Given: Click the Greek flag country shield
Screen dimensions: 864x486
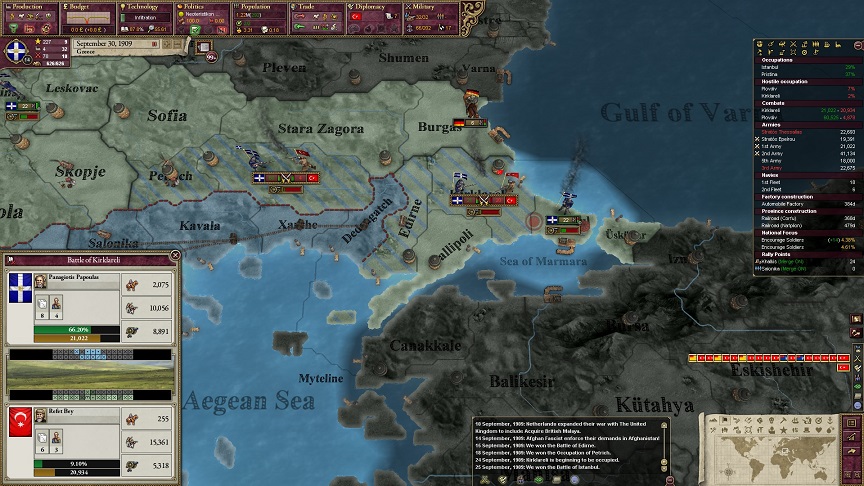Looking at the screenshot, I should tap(14, 52).
